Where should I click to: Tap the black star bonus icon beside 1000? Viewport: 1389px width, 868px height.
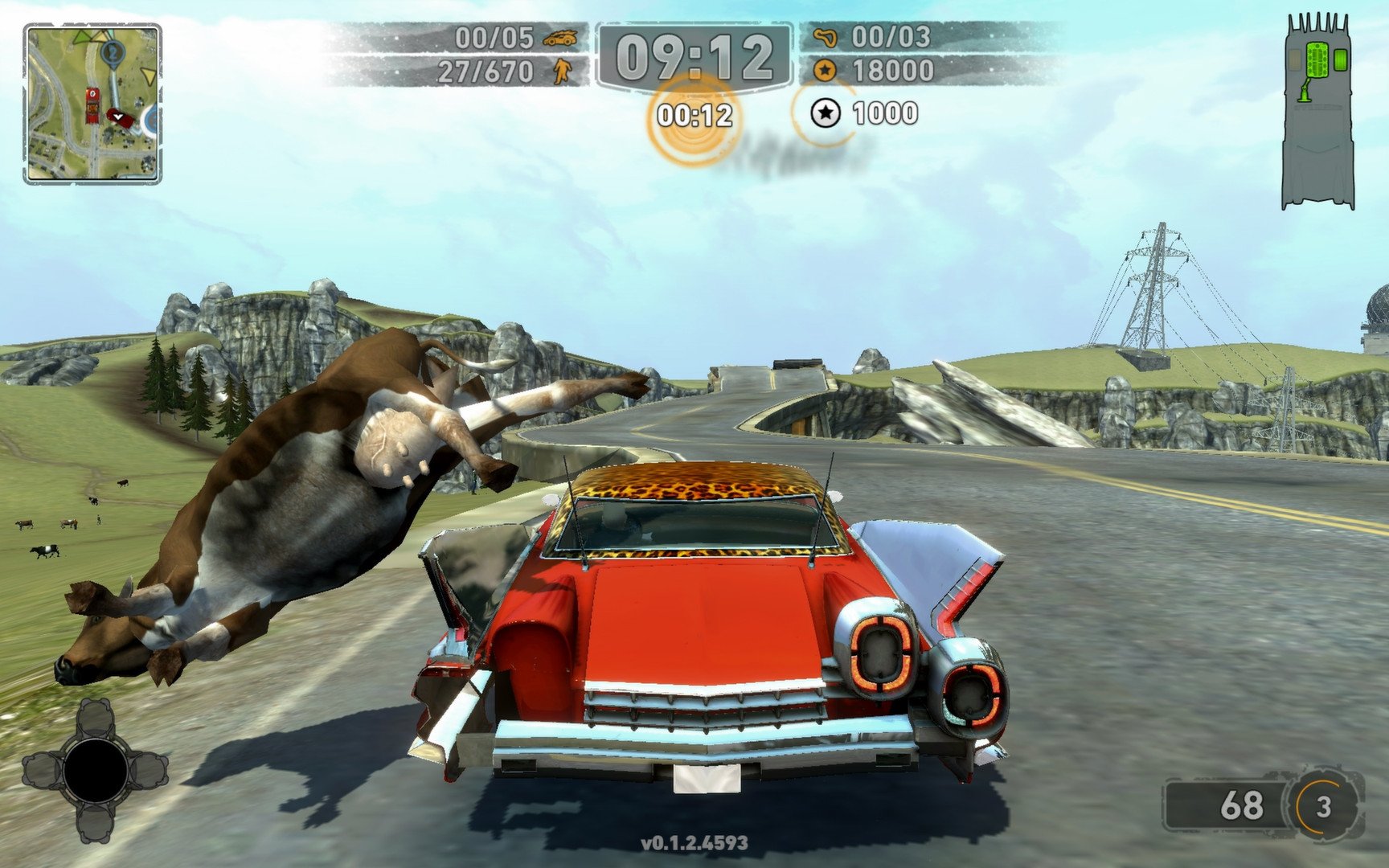click(826, 113)
